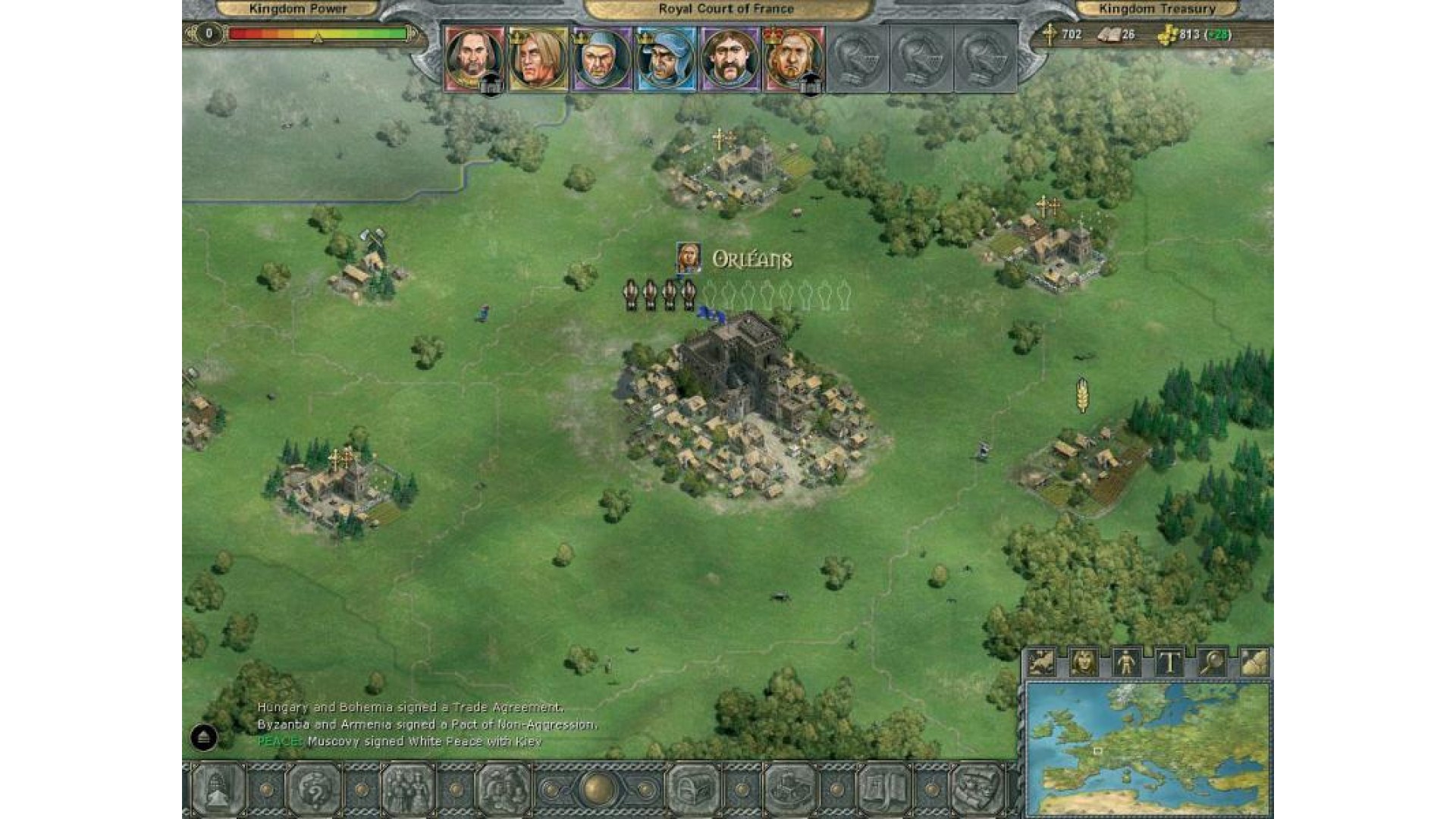The image size is (1456, 819).
Task: Open the scroll with masks panel
Action: click(977, 790)
